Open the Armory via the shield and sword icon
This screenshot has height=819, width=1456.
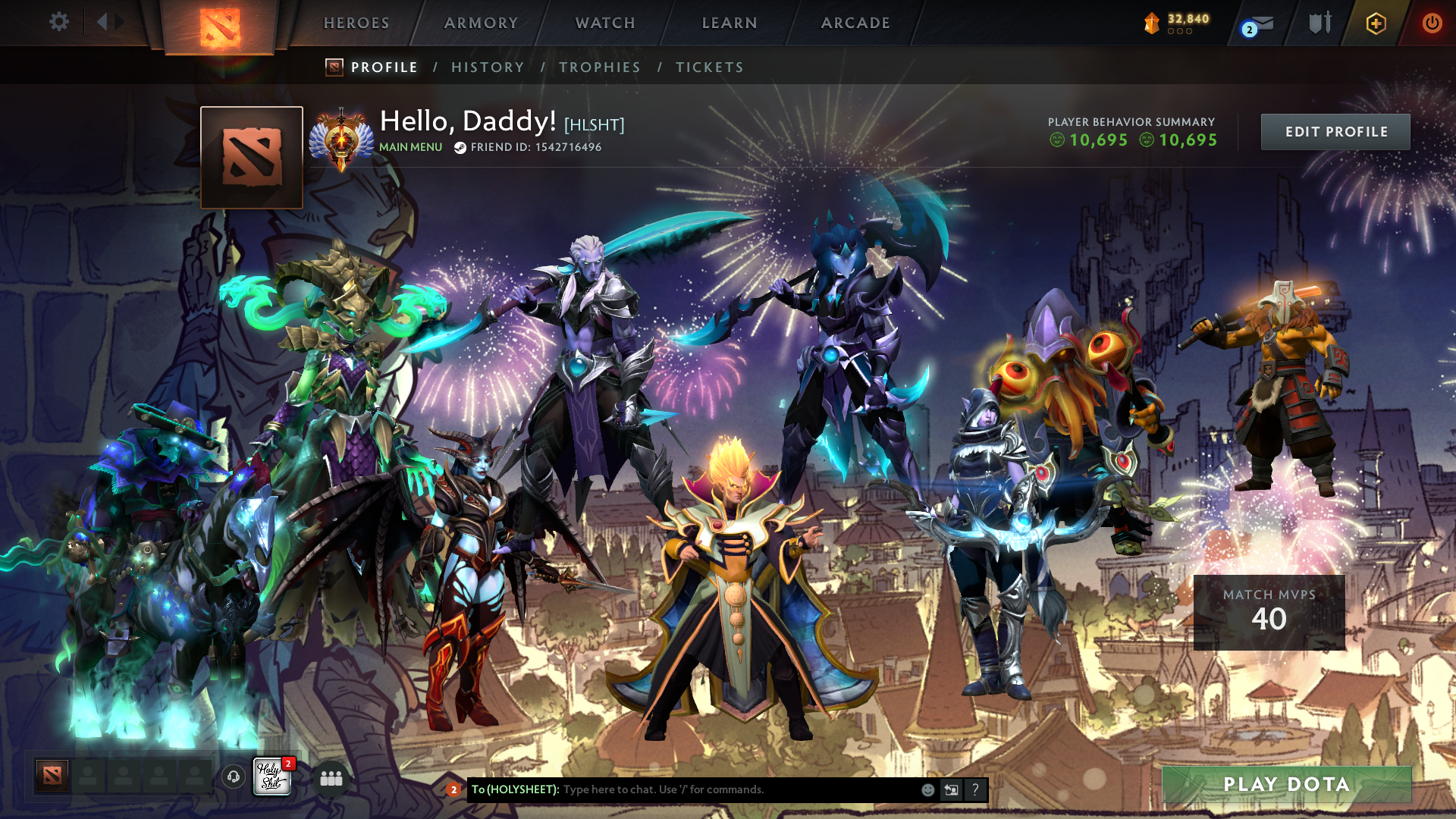click(x=1319, y=23)
